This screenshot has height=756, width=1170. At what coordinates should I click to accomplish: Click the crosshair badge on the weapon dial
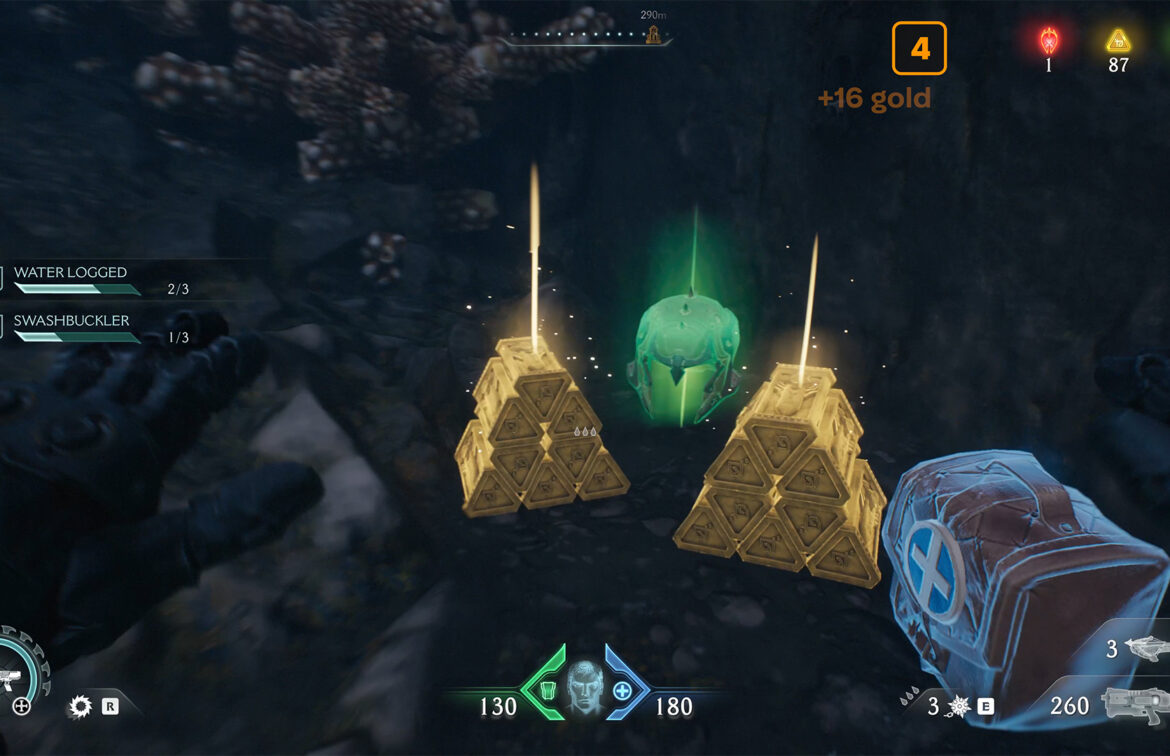point(21,707)
